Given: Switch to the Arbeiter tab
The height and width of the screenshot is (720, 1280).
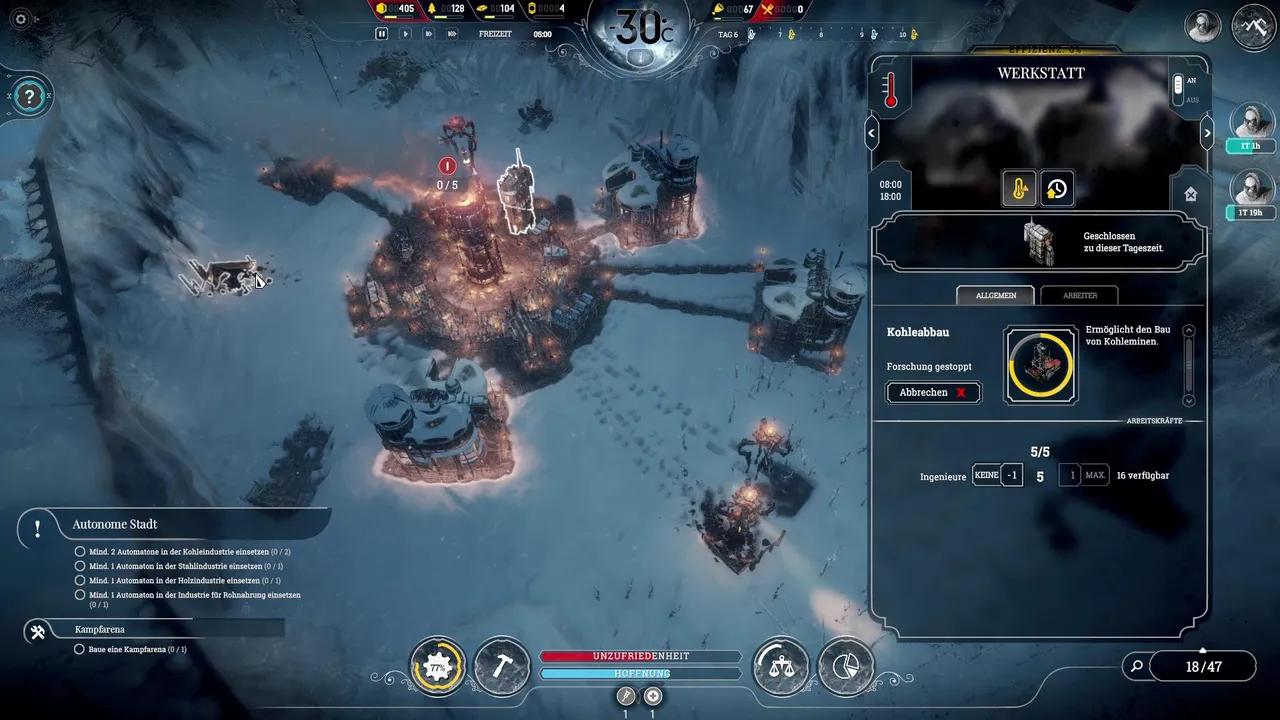Looking at the screenshot, I should point(1078,295).
